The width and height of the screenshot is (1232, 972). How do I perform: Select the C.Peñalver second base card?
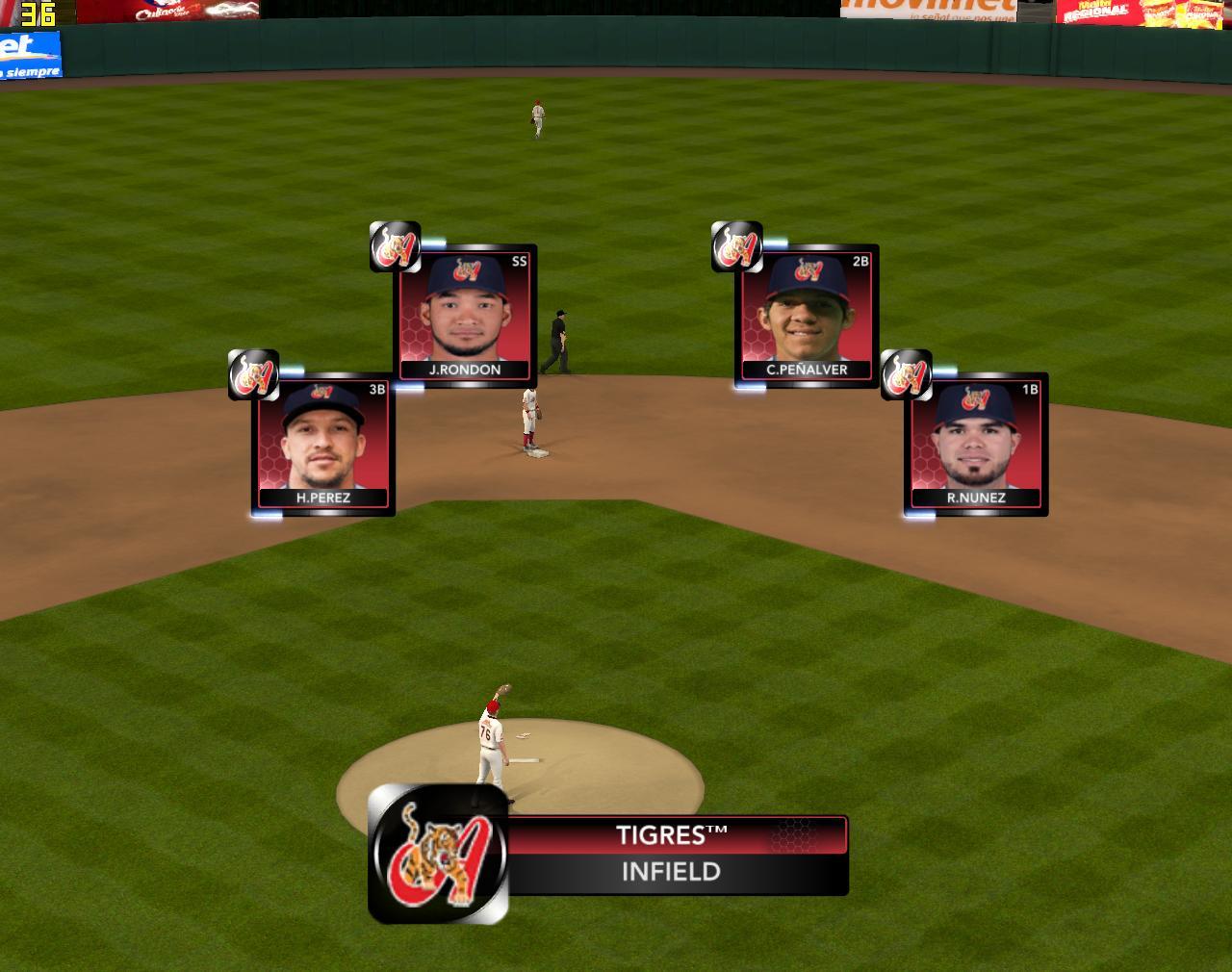pyautogui.click(x=807, y=316)
